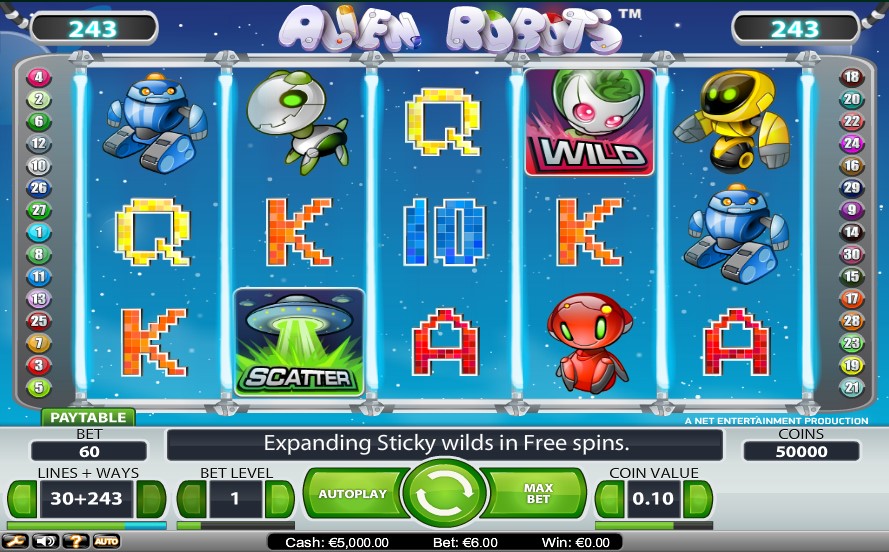The image size is (889, 552).
Task: Choose bet line number 5
Action: tap(39, 387)
